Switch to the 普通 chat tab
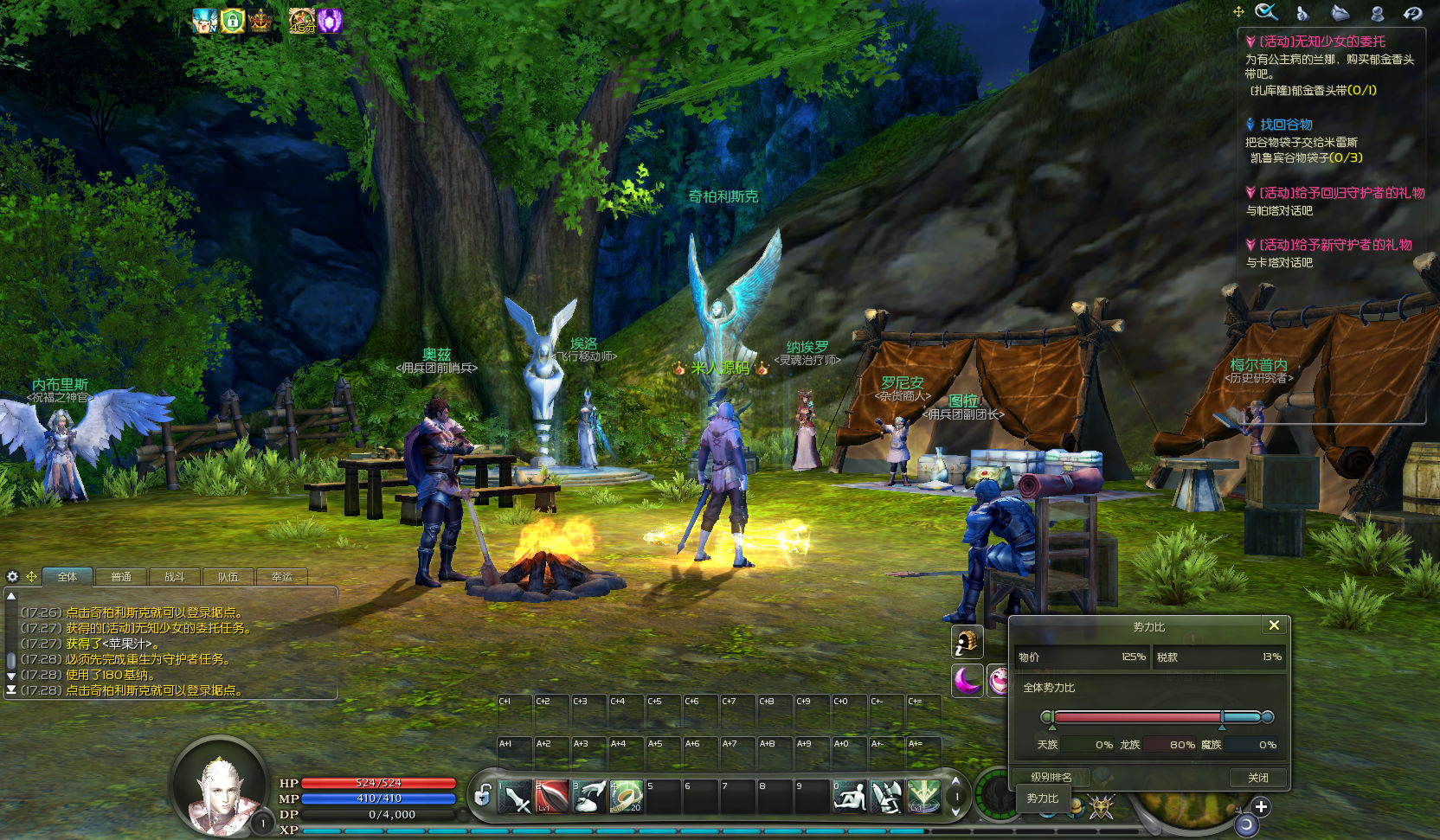 click(x=121, y=577)
